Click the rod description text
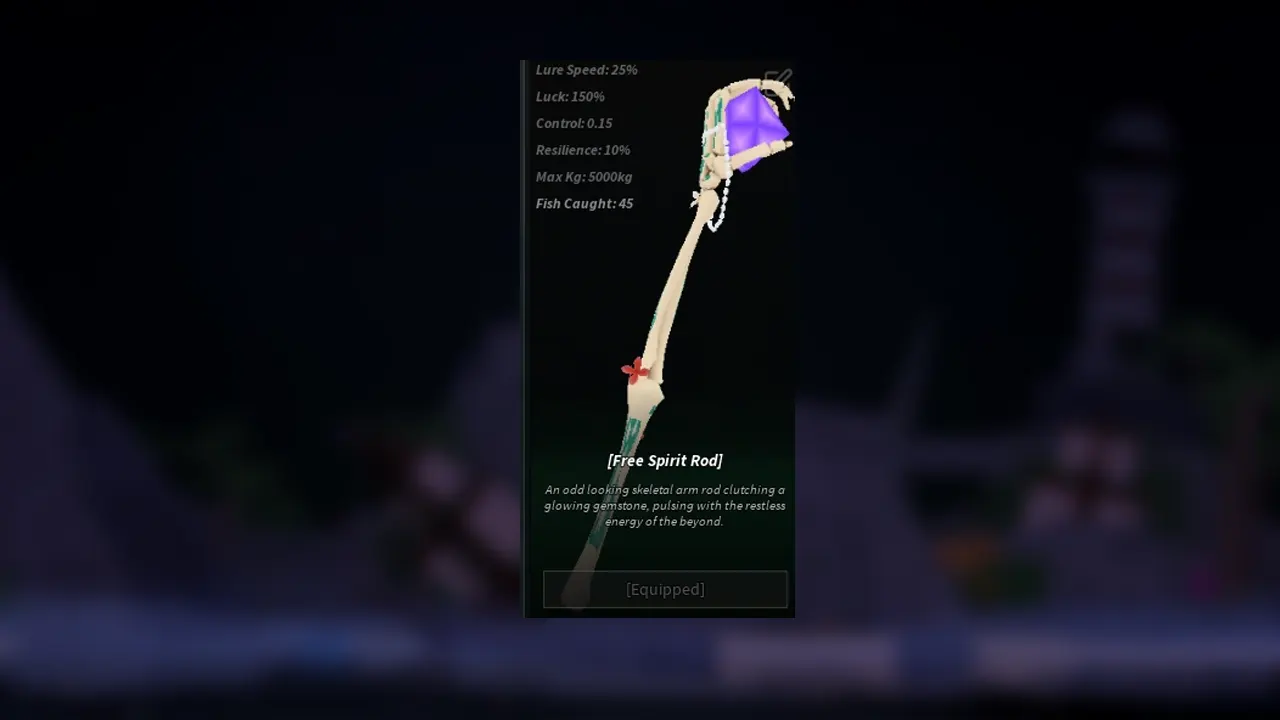 pyautogui.click(x=664, y=505)
